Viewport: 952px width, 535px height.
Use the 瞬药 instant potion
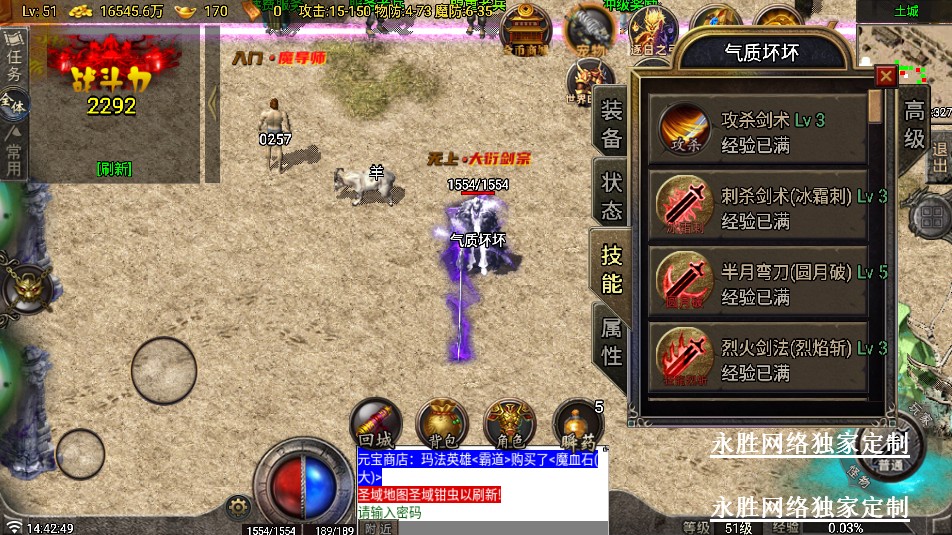tap(577, 424)
